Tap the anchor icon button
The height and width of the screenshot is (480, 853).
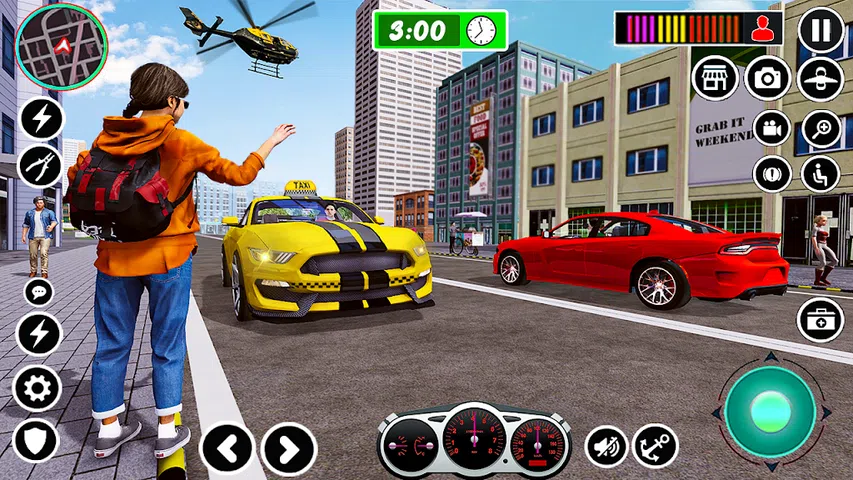tap(656, 446)
